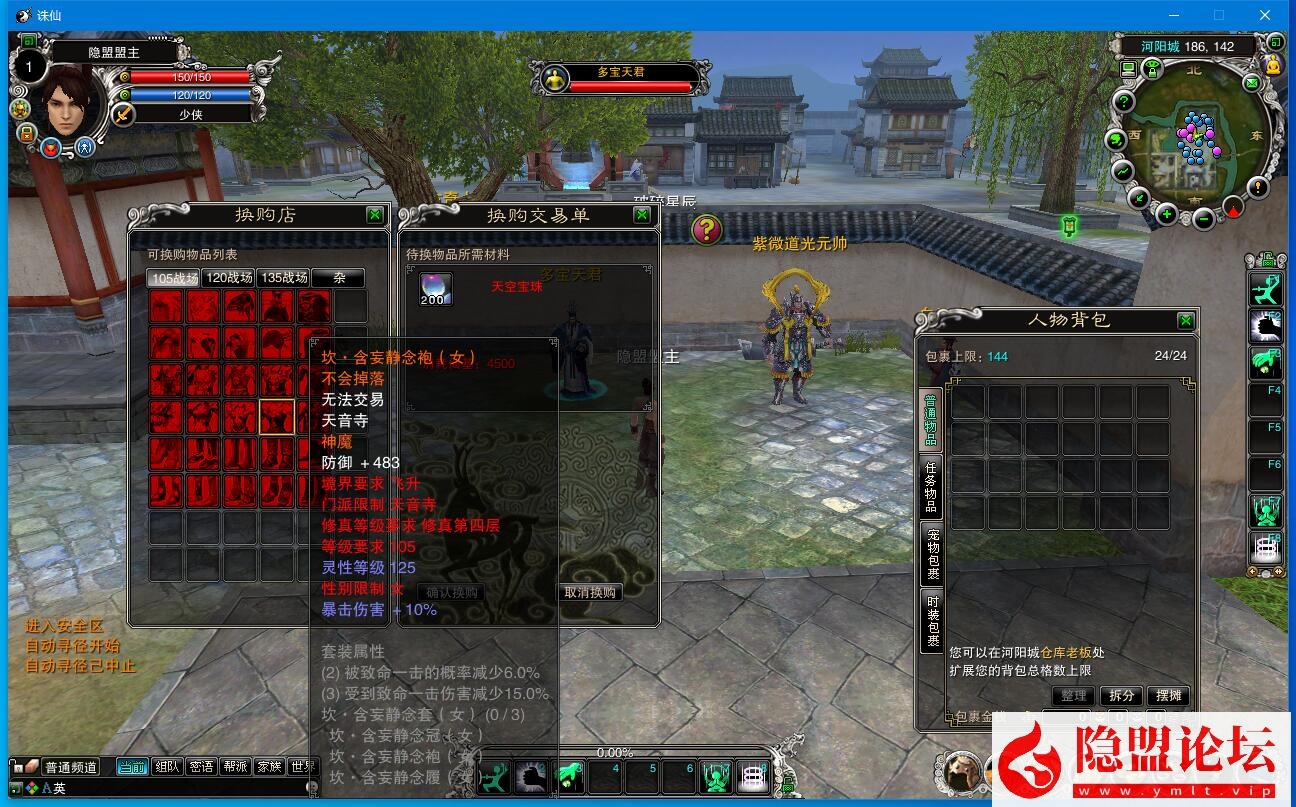Zoom out the minimap with the minus button
1296x807 pixels.
click(1204, 218)
